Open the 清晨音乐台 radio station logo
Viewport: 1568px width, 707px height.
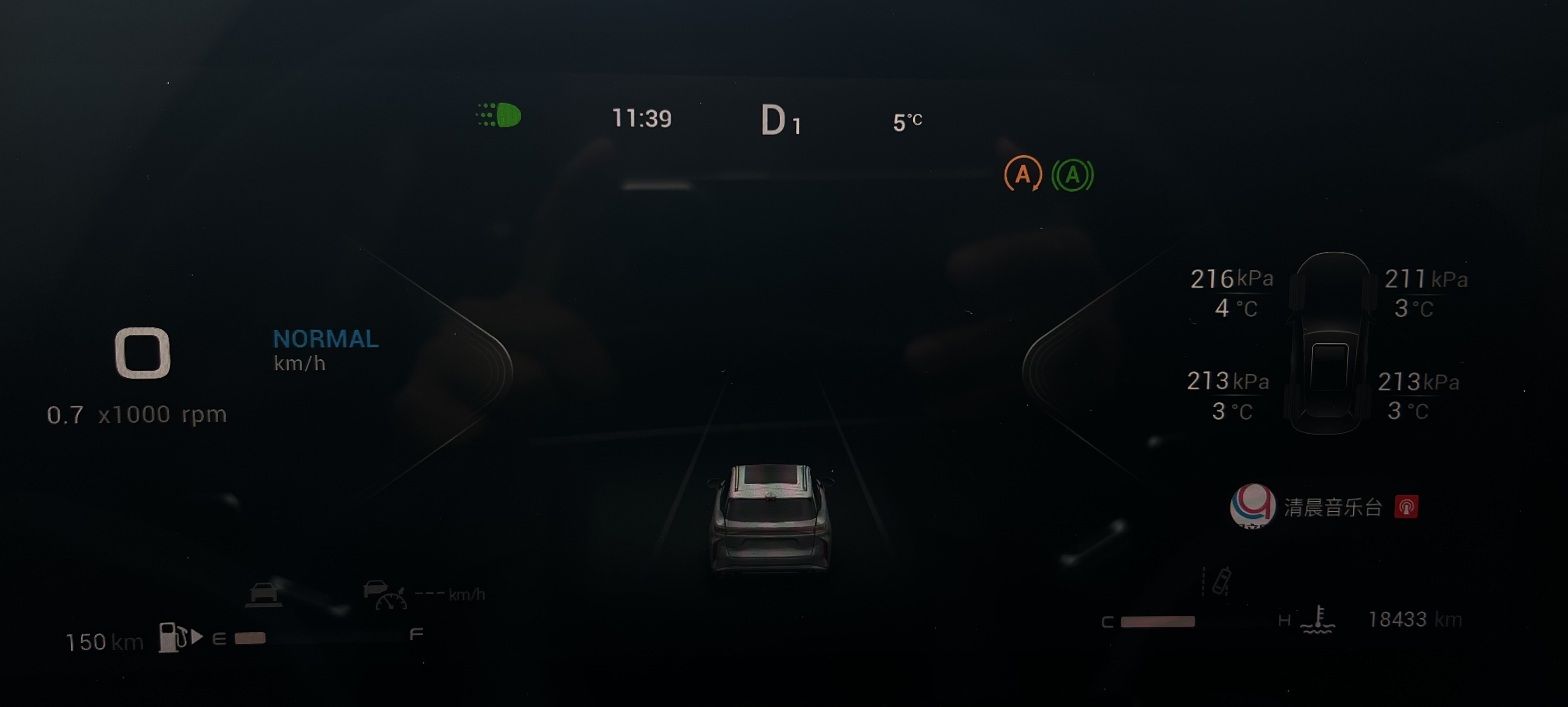coord(1252,506)
